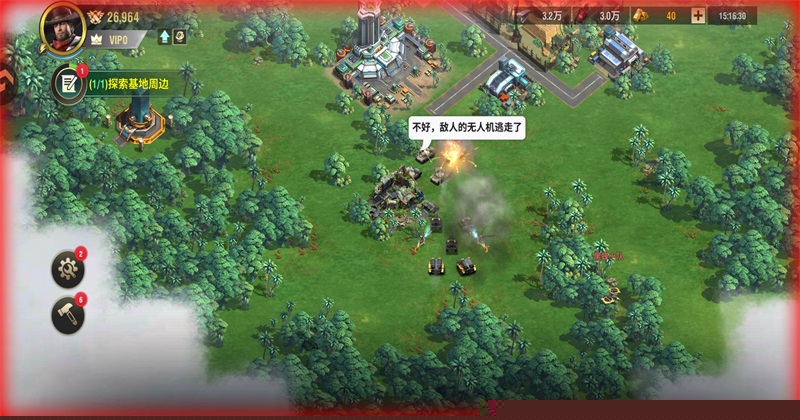
Task: Tap the gold coin icon beside the blue arrow
Action: (180, 37)
